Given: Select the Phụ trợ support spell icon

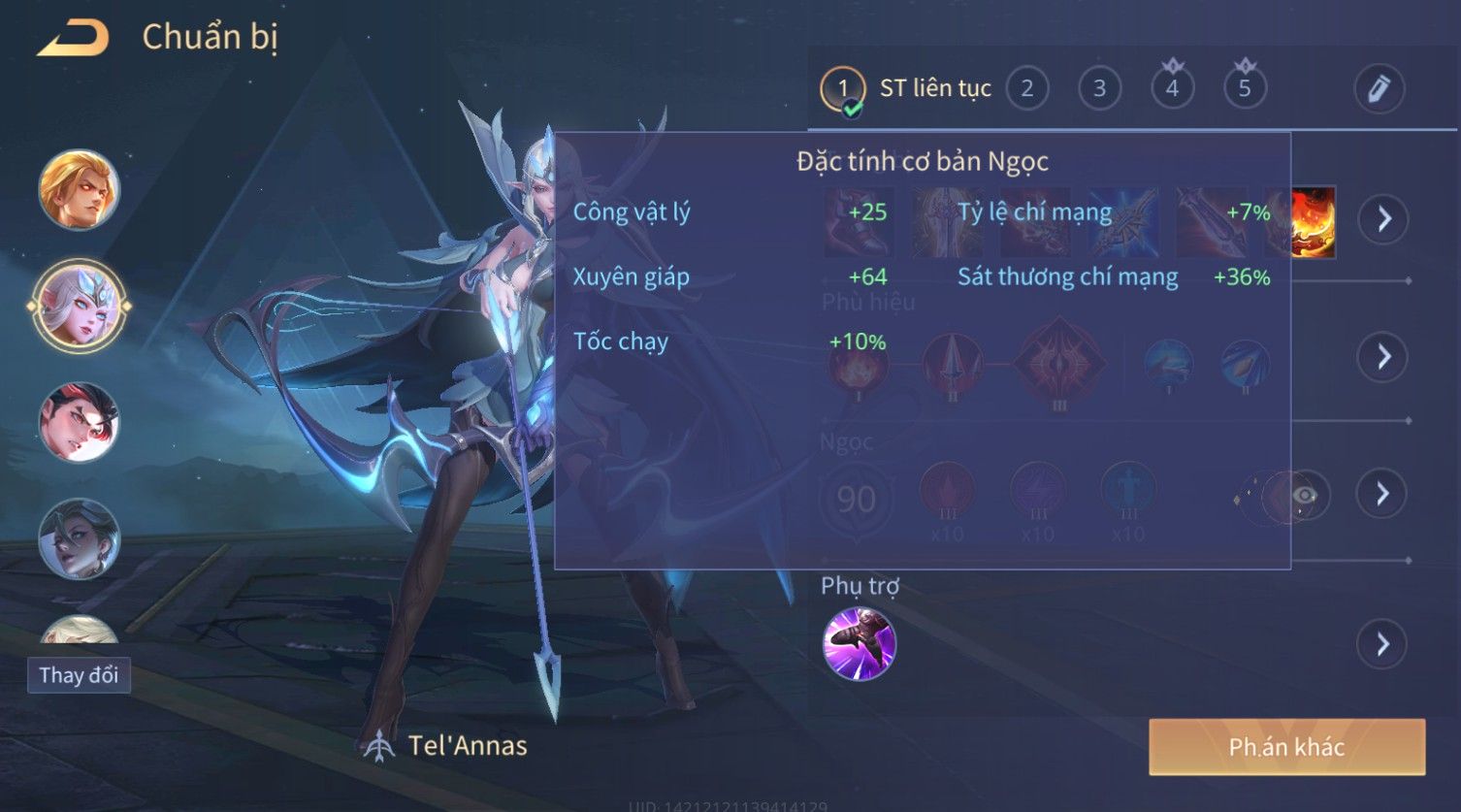Looking at the screenshot, I should pos(859,644).
